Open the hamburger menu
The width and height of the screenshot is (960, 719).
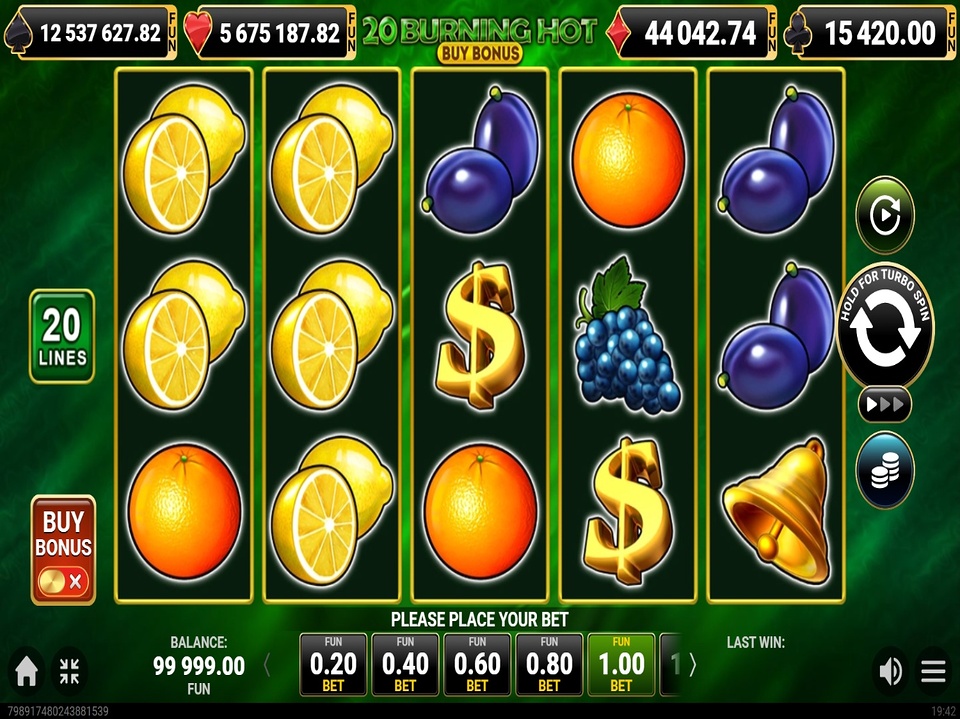pos(933,672)
